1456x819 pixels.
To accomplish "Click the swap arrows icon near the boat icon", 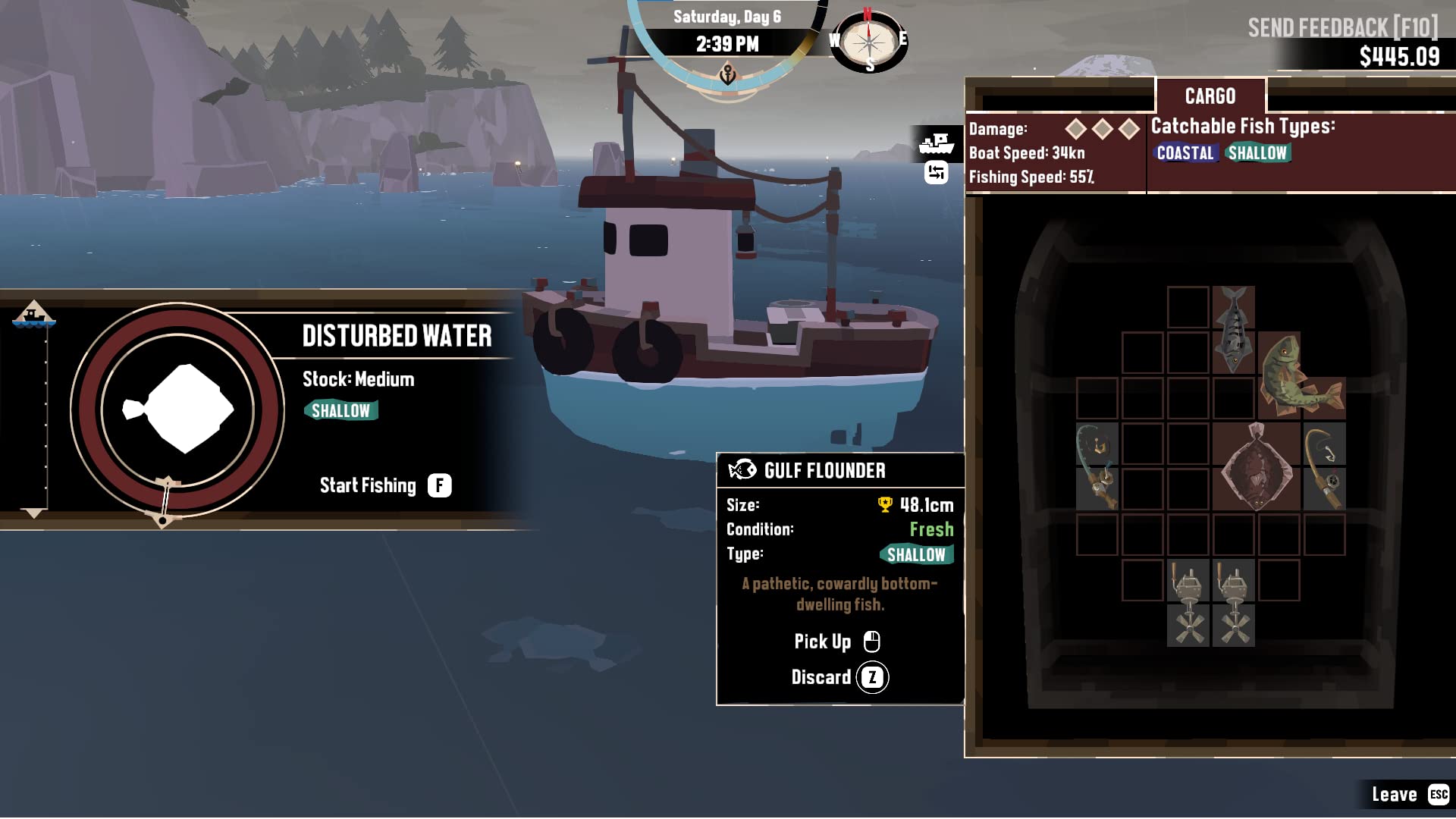I will click(x=935, y=171).
